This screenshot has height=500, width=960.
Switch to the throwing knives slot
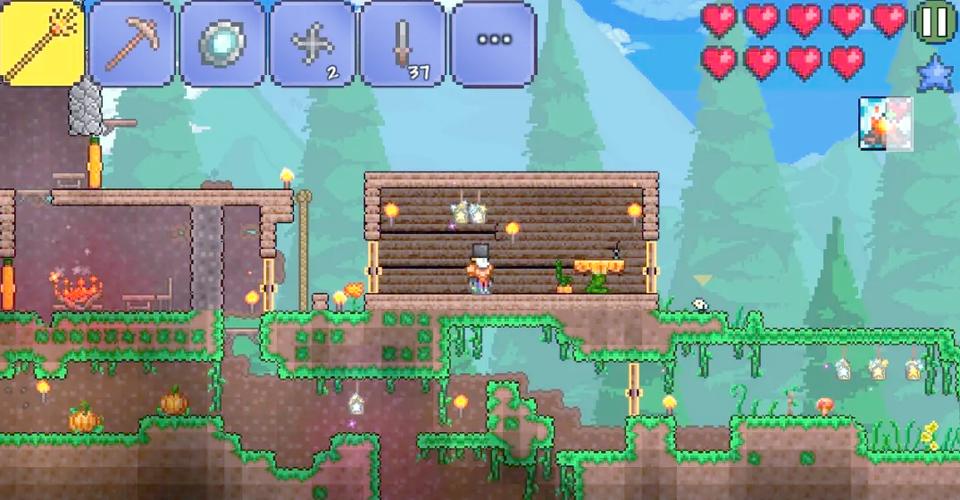point(402,43)
